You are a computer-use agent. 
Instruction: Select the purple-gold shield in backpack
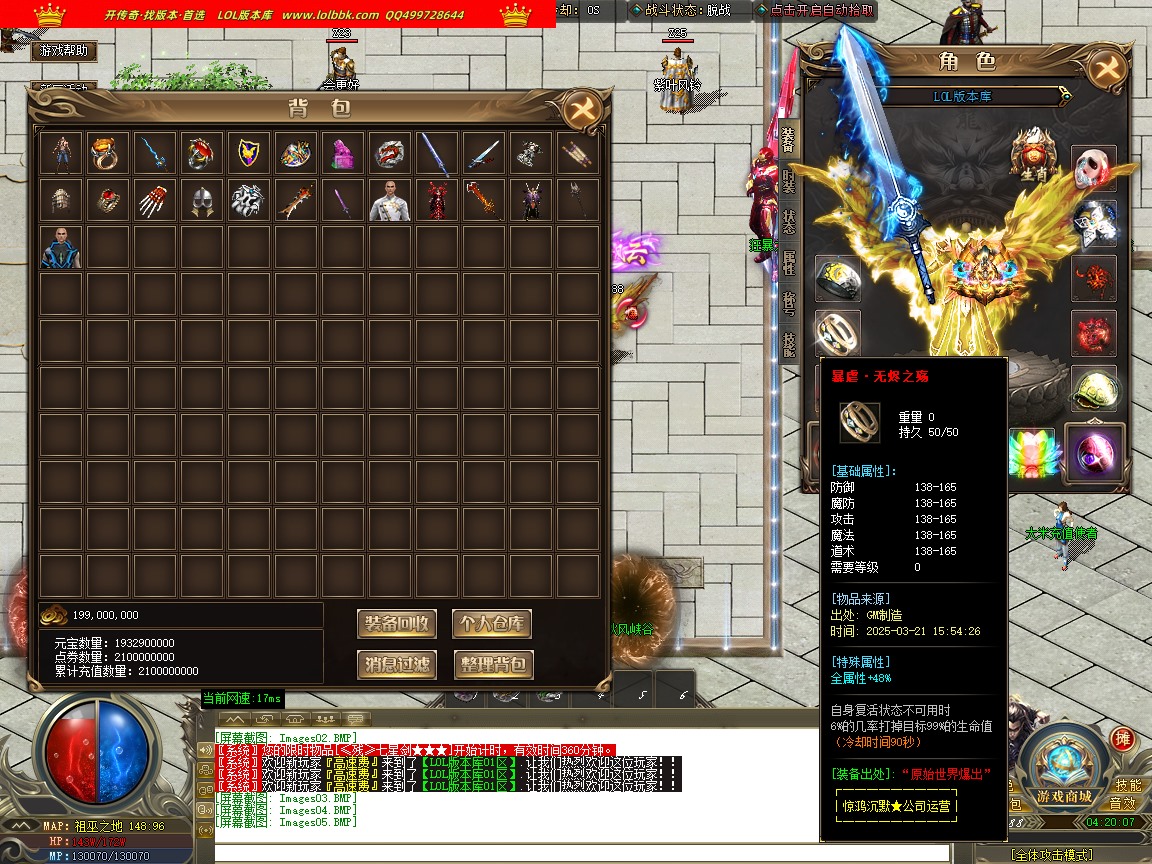[x=247, y=153]
